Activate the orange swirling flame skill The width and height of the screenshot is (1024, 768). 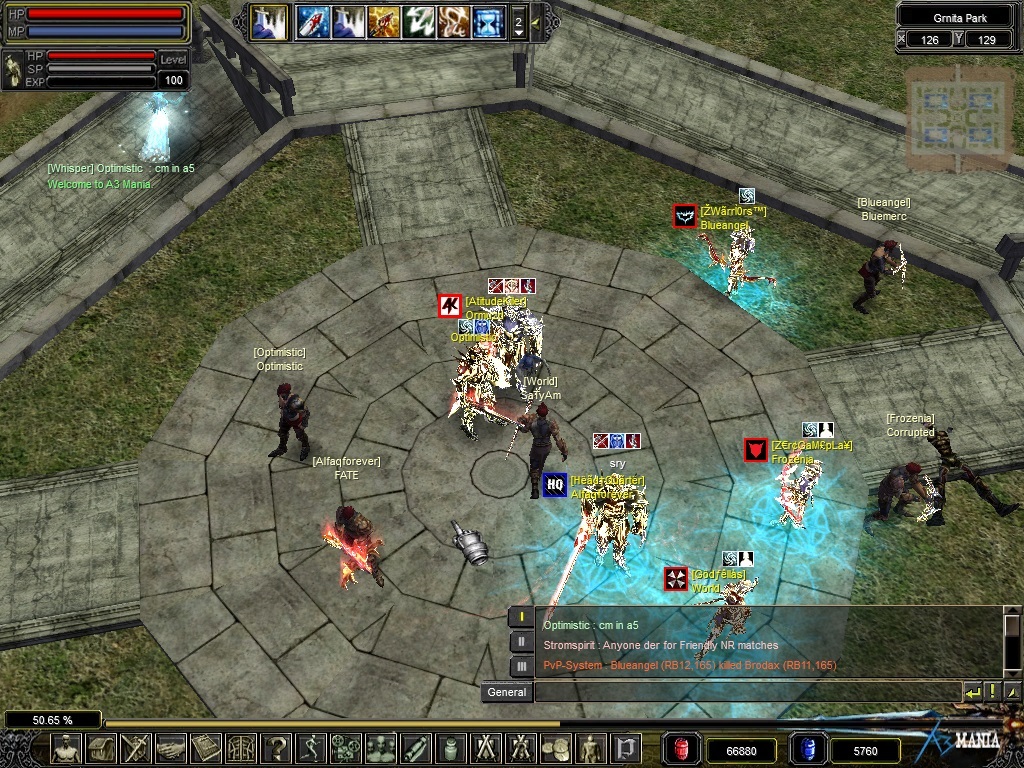point(453,22)
